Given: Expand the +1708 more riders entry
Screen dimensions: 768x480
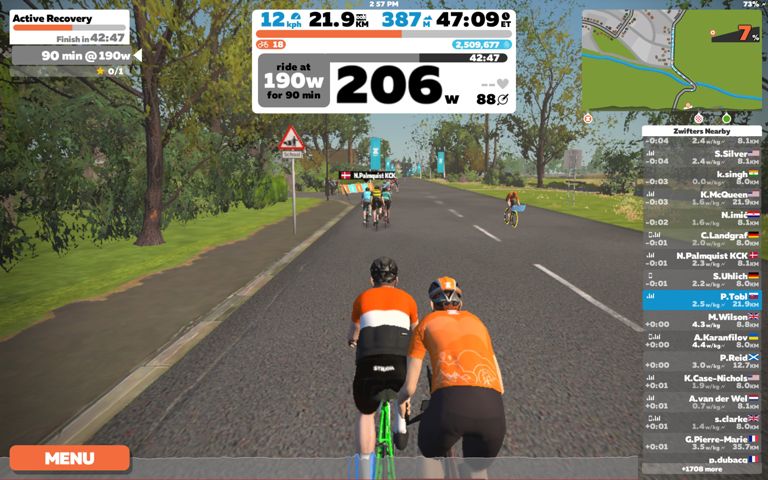Looking at the screenshot, I should pos(701,468).
